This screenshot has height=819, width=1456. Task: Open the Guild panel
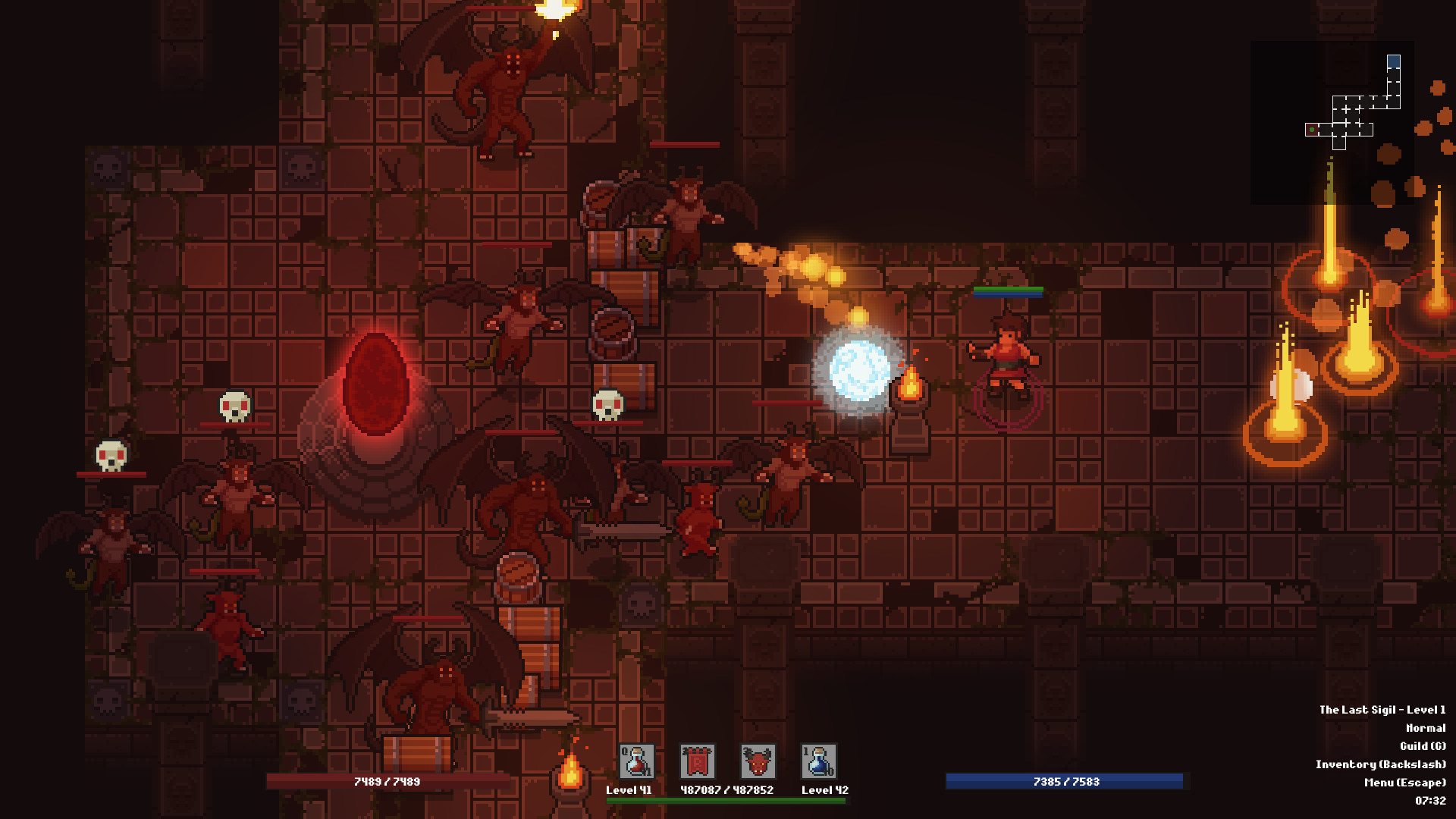(x=1423, y=746)
